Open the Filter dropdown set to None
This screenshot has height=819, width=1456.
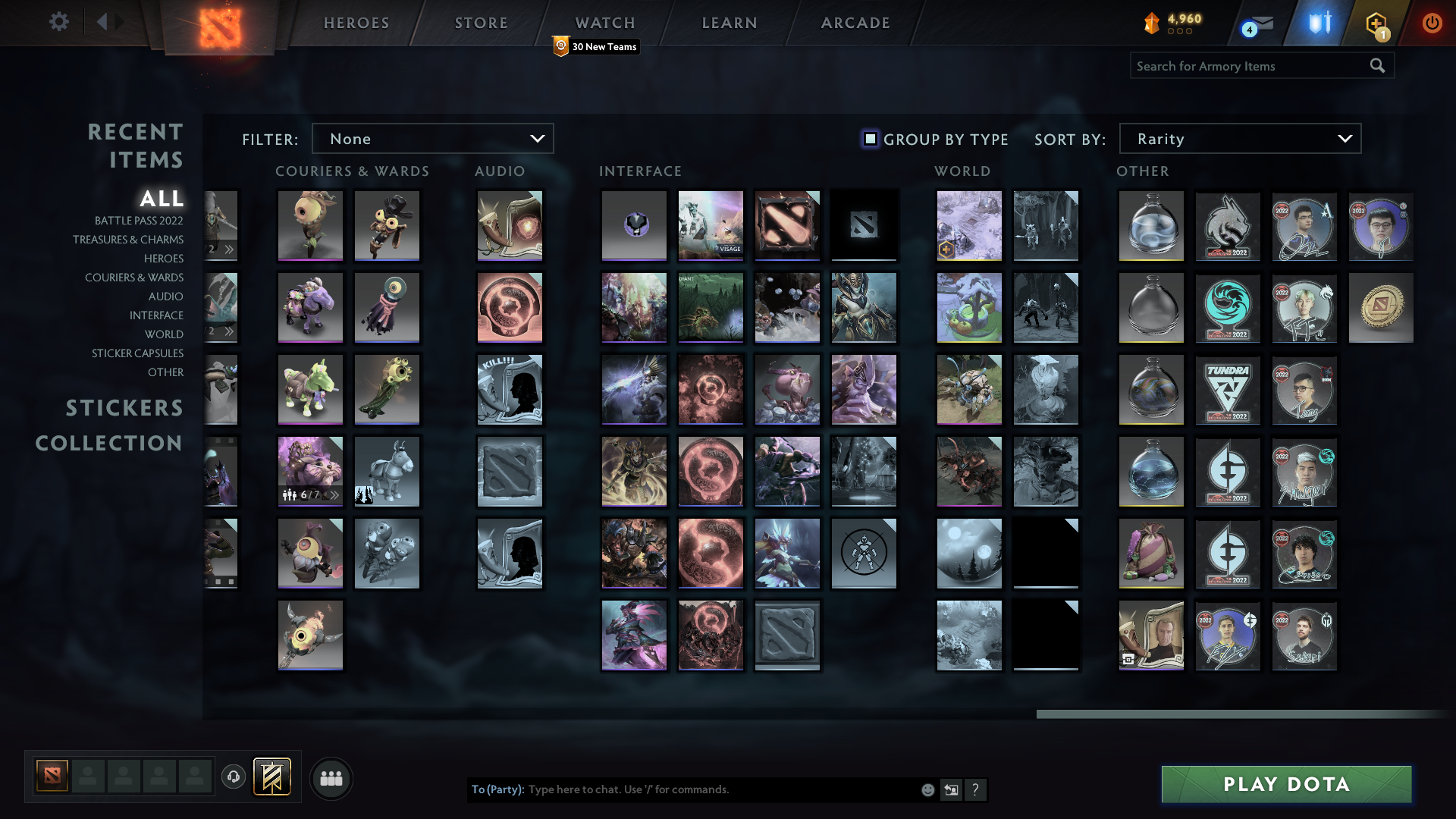[x=432, y=138]
